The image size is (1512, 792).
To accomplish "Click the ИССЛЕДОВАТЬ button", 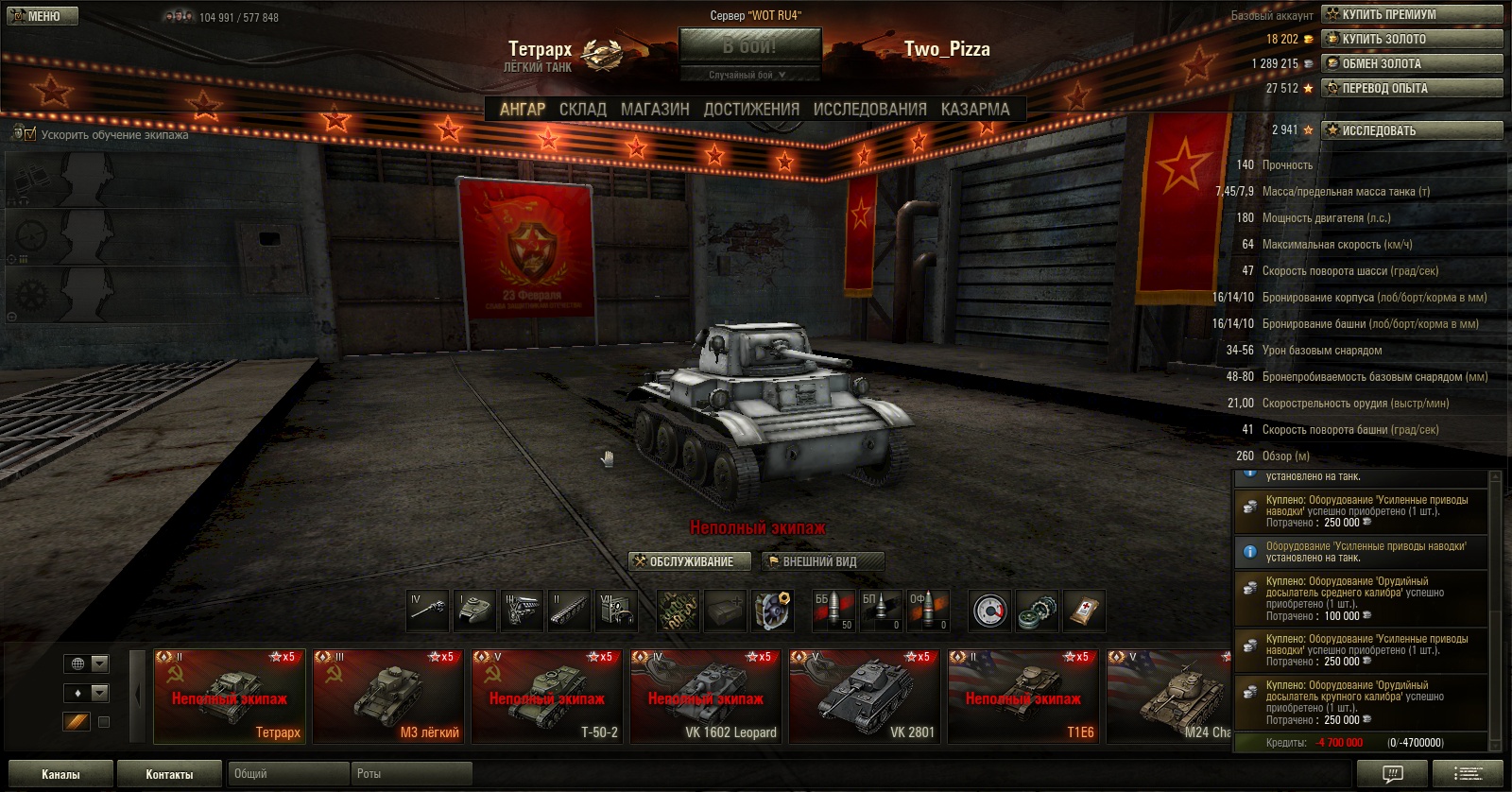I will click(x=1412, y=130).
